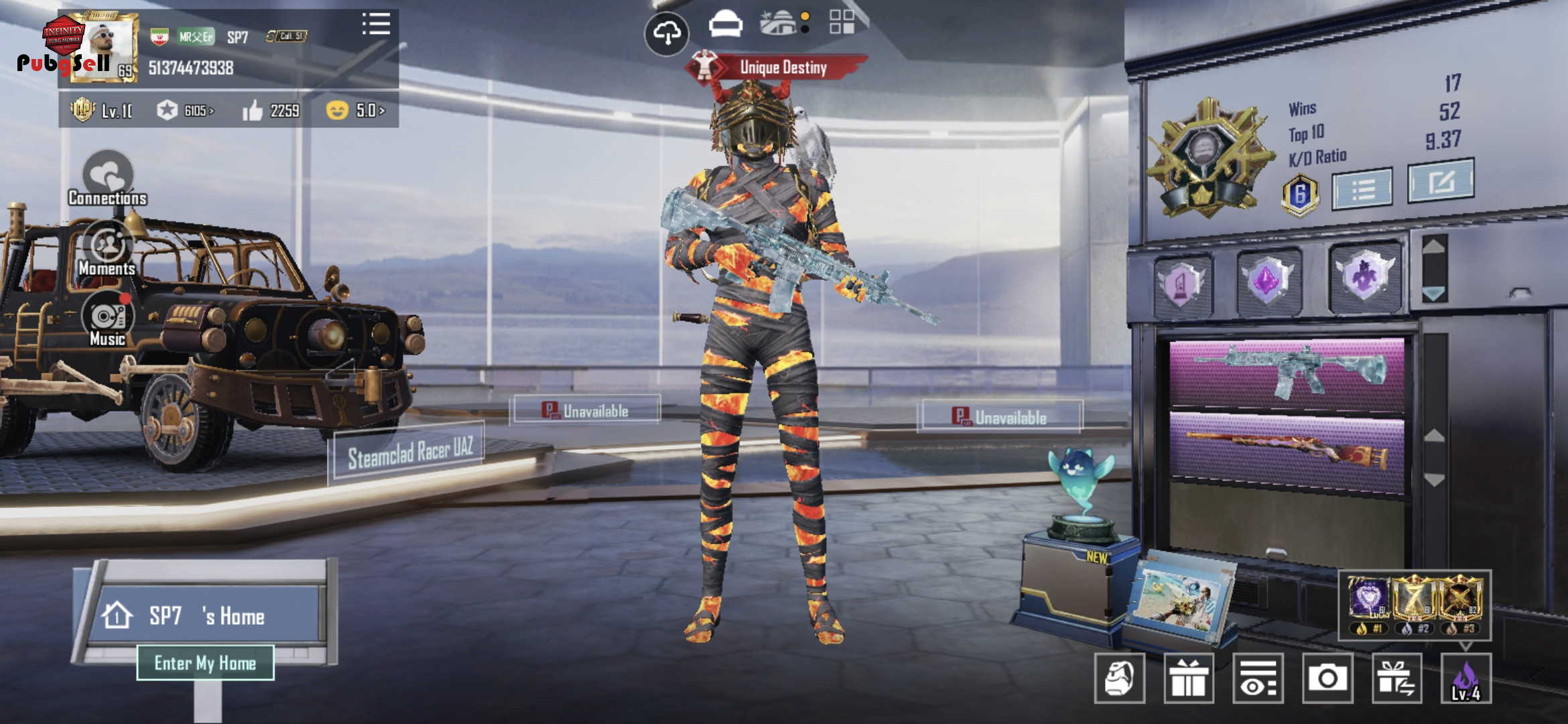Open the cloud download icon

click(x=667, y=34)
